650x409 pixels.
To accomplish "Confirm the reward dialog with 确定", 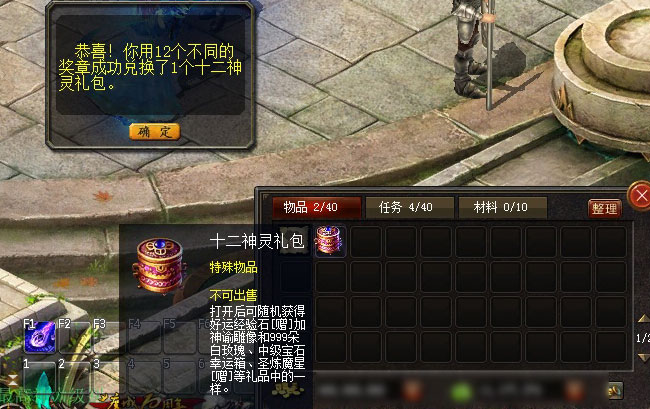I will [x=154, y=131].
